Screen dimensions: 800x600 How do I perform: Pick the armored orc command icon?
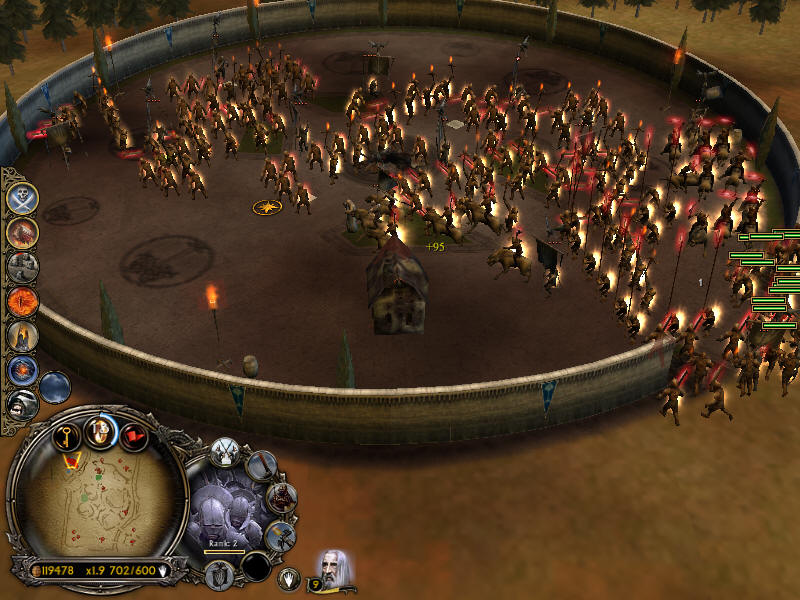[282, 497]
